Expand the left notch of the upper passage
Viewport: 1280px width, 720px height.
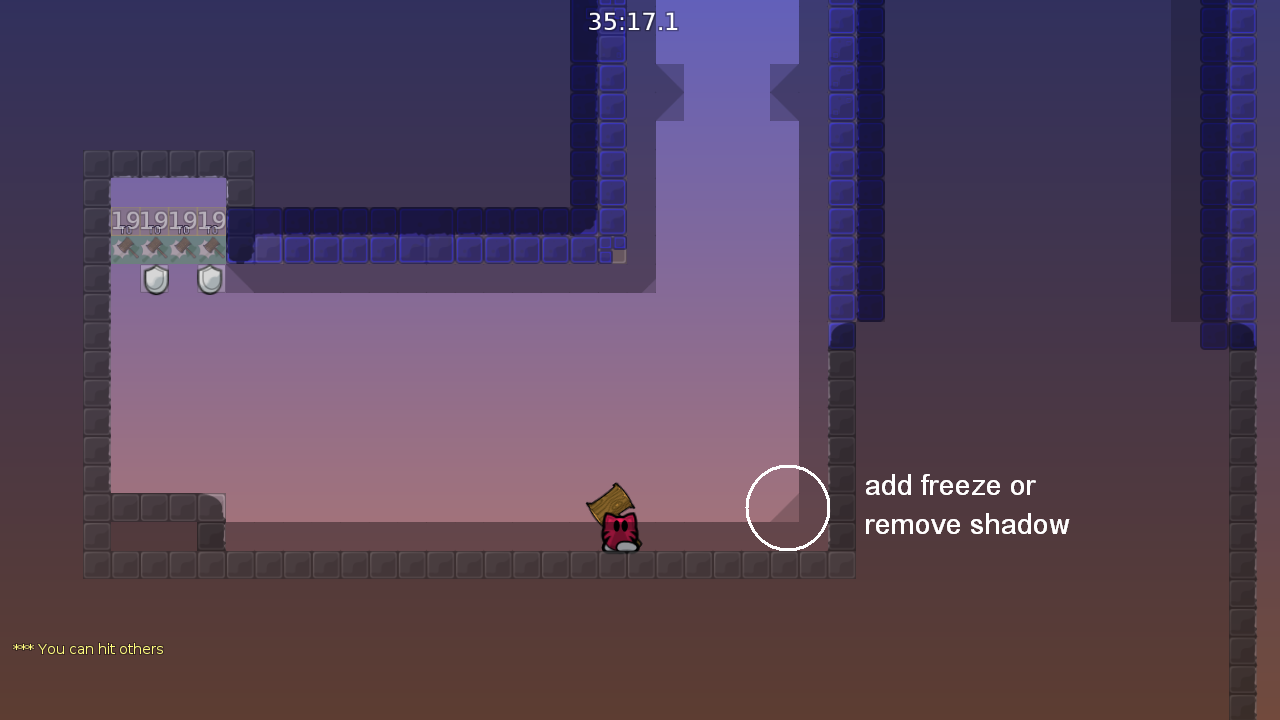click(x=672, y=93)
